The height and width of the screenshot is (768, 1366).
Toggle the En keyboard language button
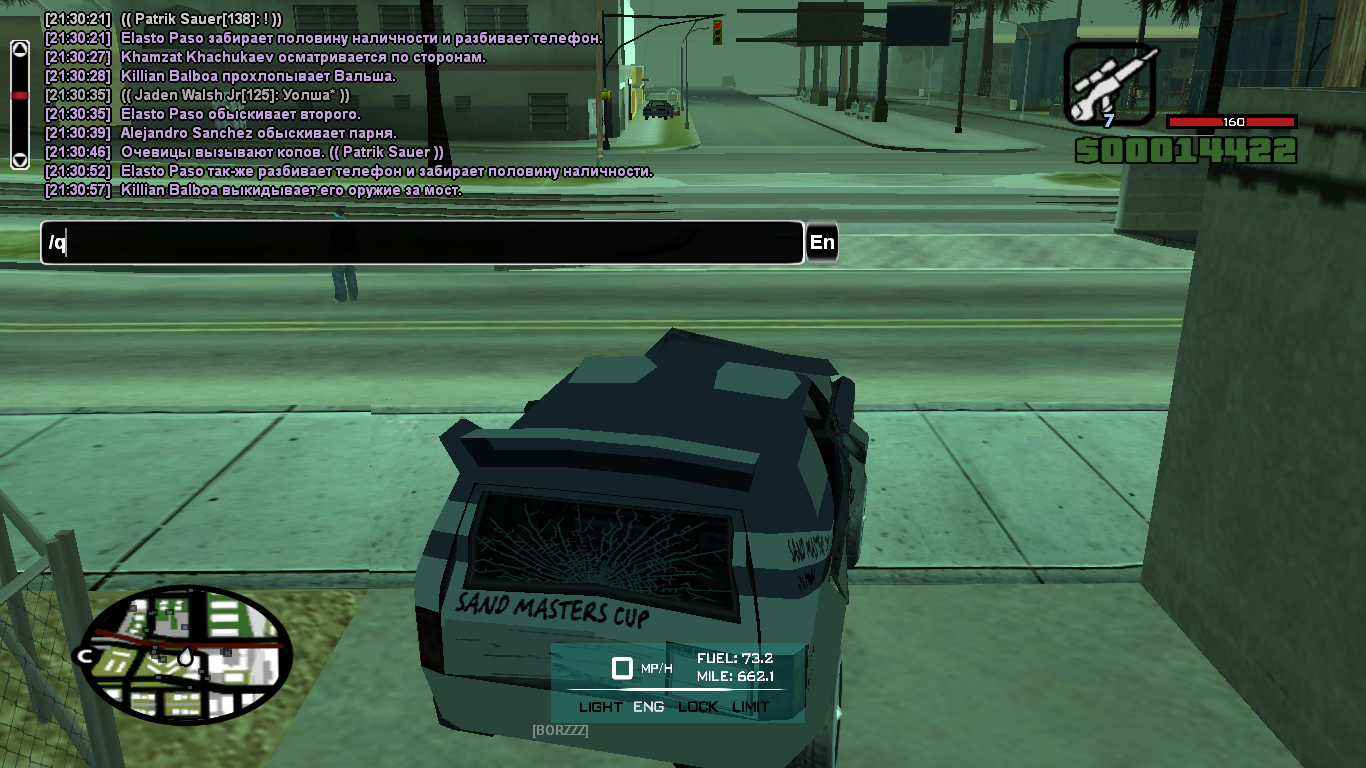pos(822,243)
